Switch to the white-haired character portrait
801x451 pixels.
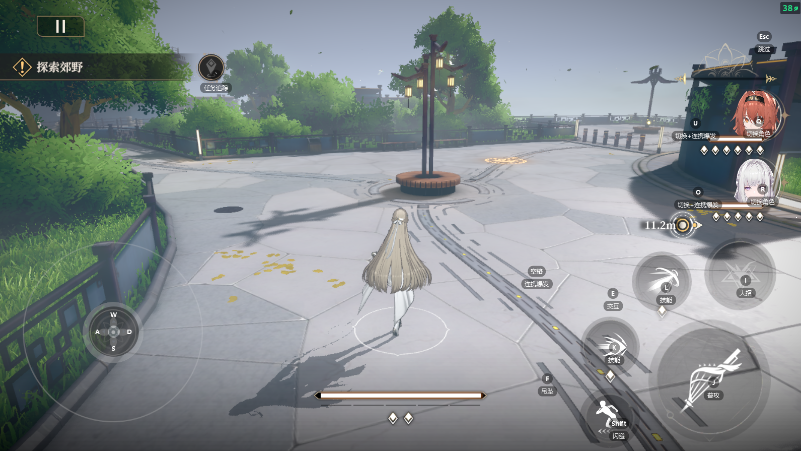tap(753, 183)
